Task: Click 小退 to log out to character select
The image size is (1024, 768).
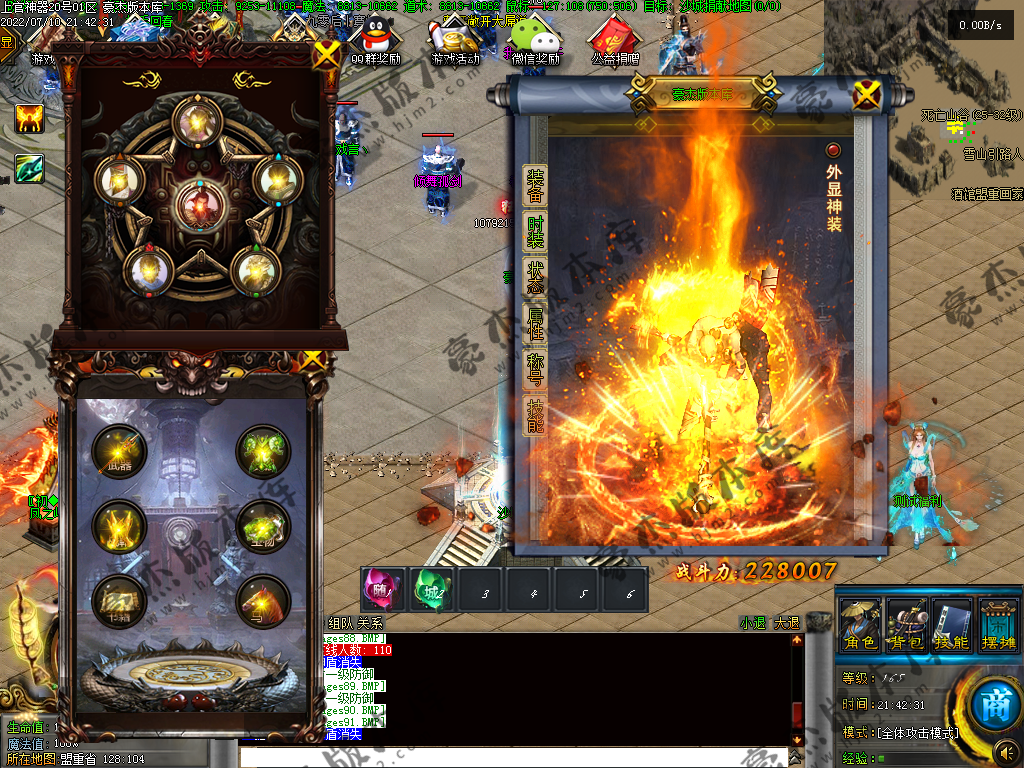Action: click(x=752, y=623)
